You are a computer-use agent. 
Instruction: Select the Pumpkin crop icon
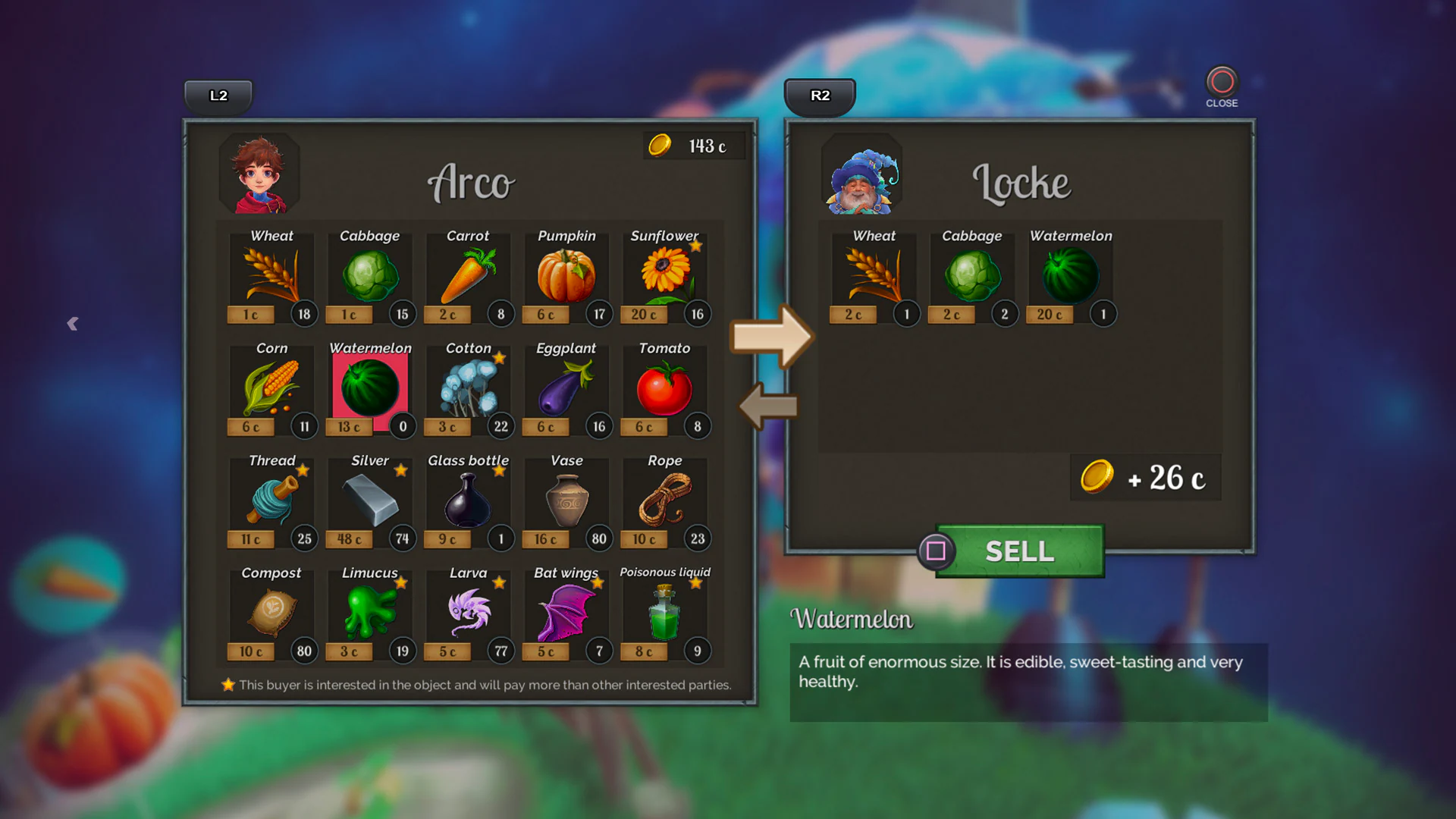566,277
